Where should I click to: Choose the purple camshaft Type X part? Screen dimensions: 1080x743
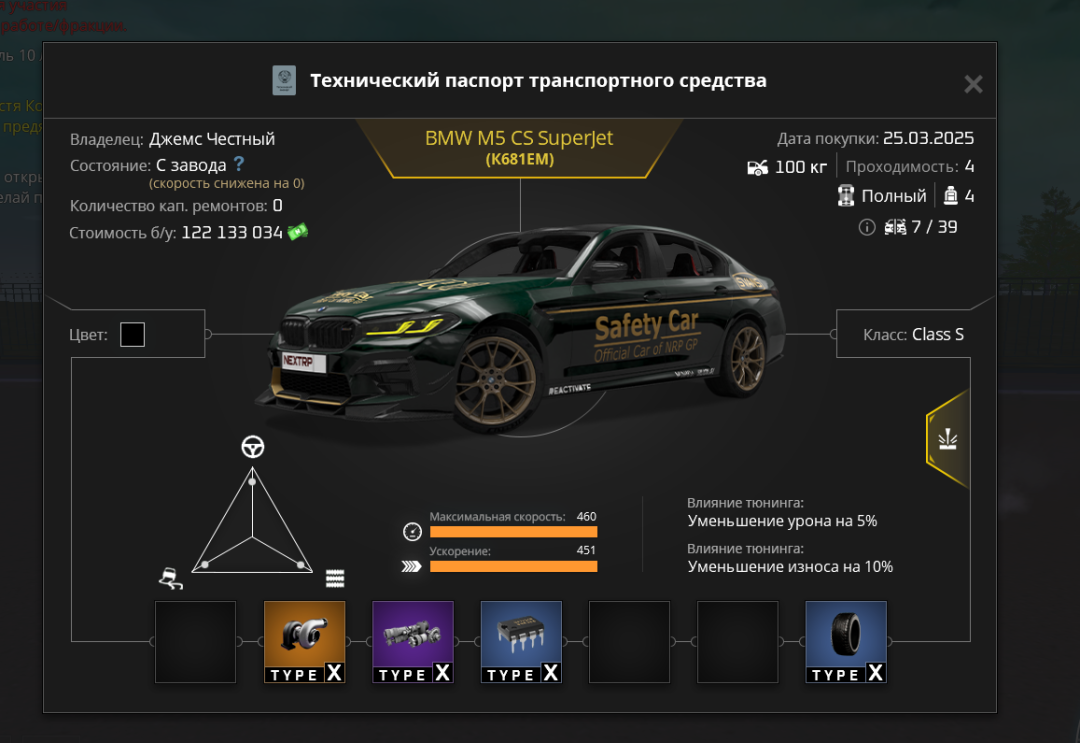413,641
